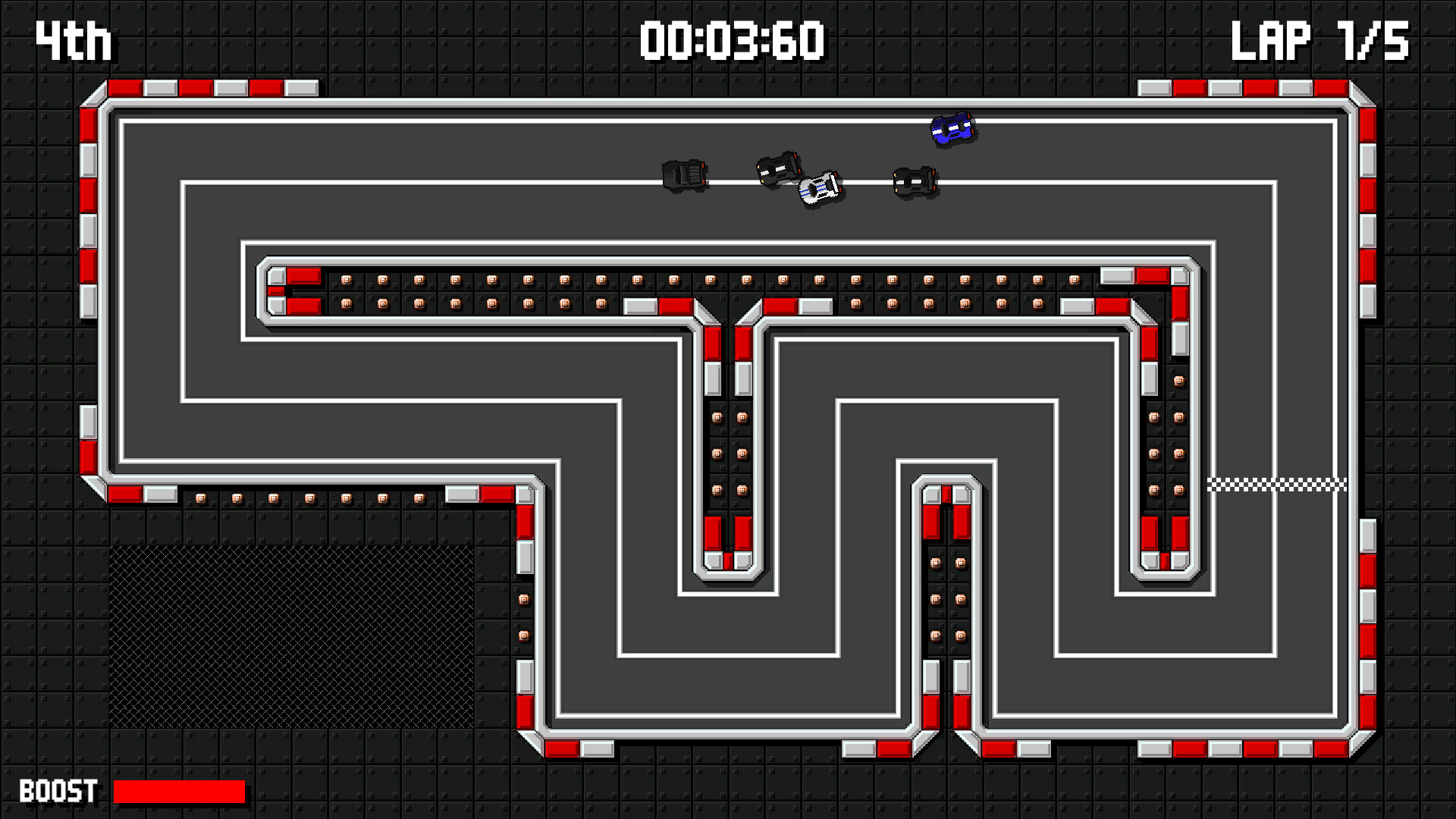Image resolution: width=1456 pixels, height=819 pixels.
Task: Click the white player car
Action: click(819, 188)
